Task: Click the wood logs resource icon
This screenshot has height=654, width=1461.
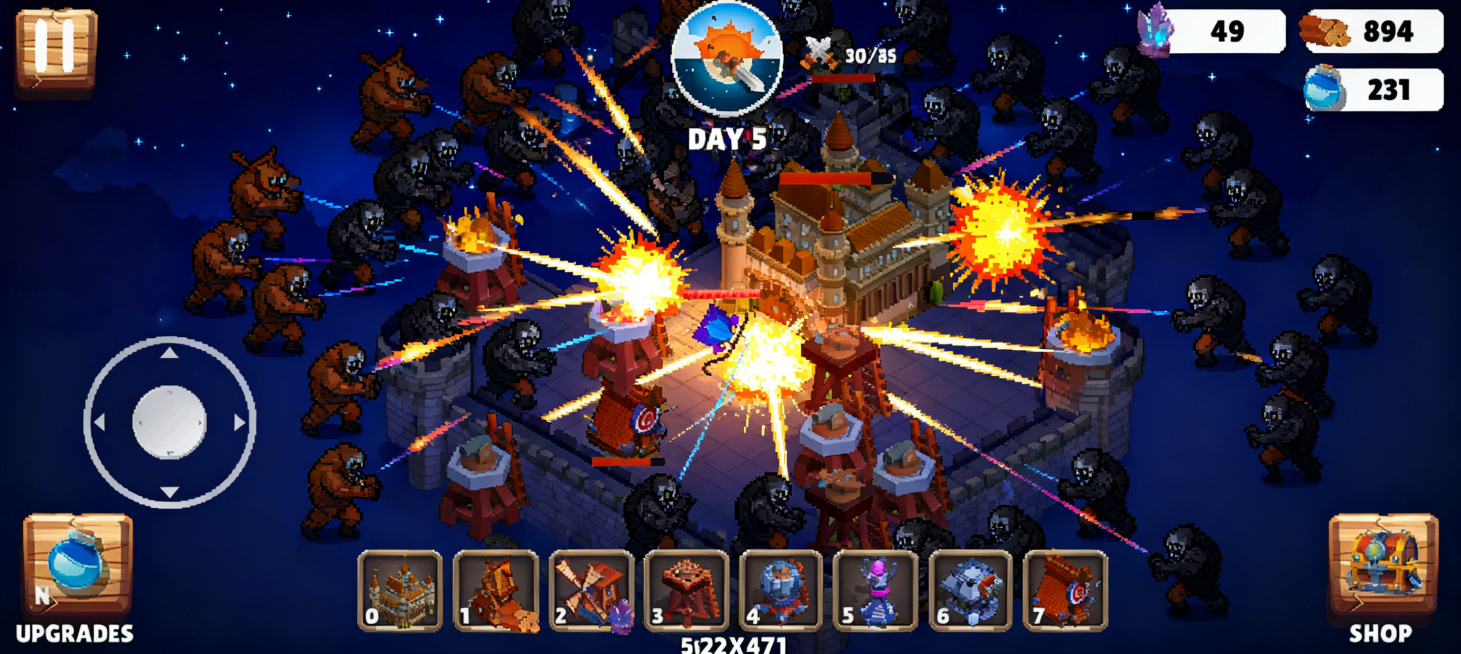Action: tap(1324, 31)
